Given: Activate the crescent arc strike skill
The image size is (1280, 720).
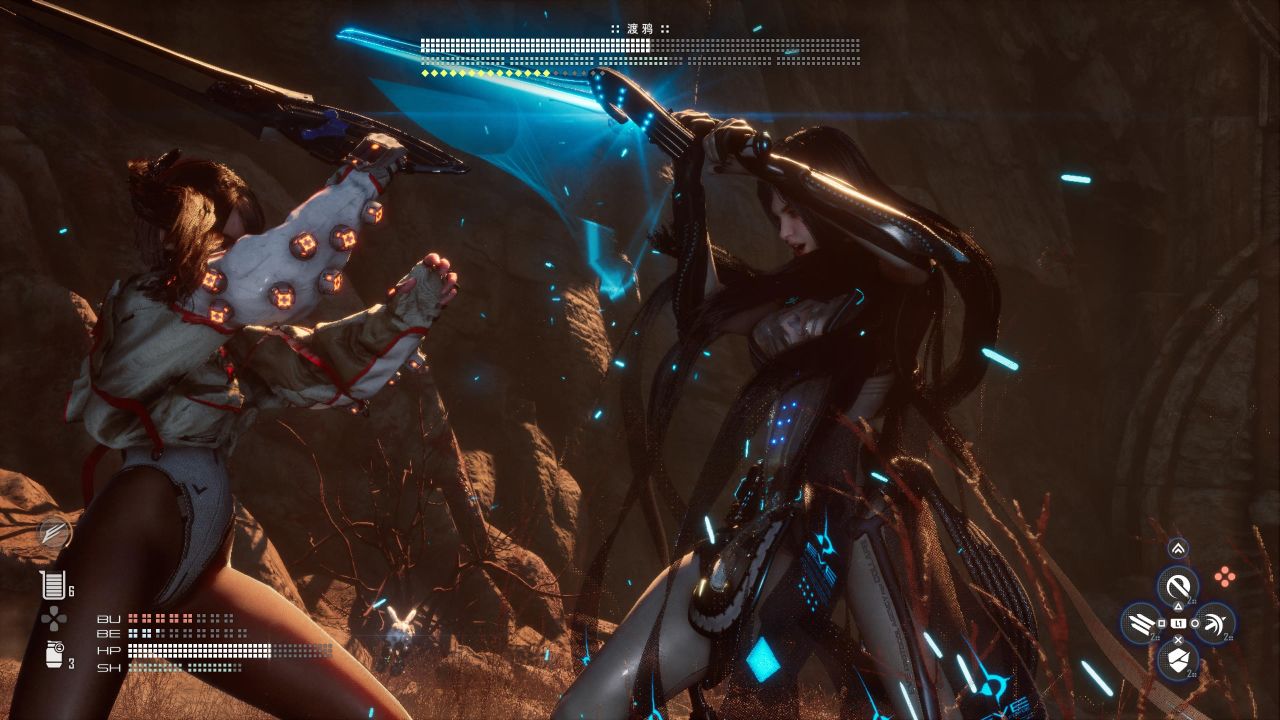Looking at the screenshot, I should click(1214, 624).
